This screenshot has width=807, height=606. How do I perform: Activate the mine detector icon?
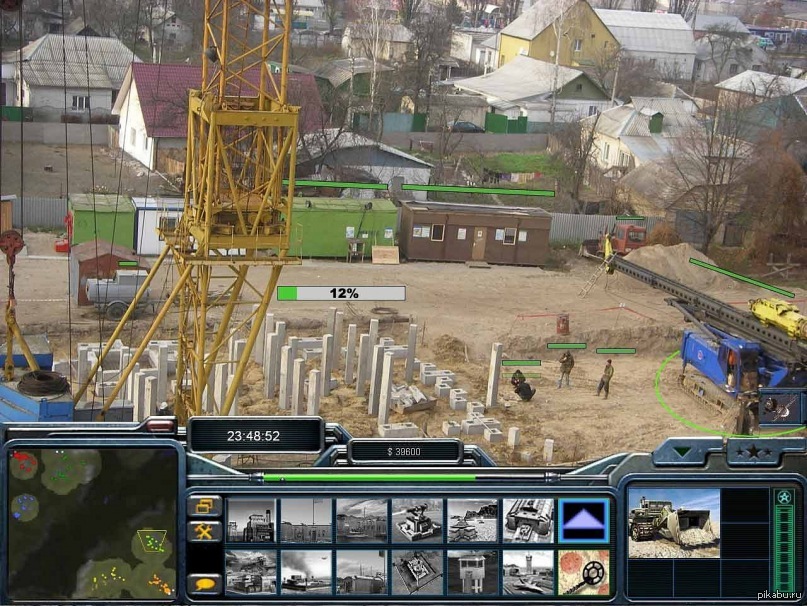pos(583,573)
